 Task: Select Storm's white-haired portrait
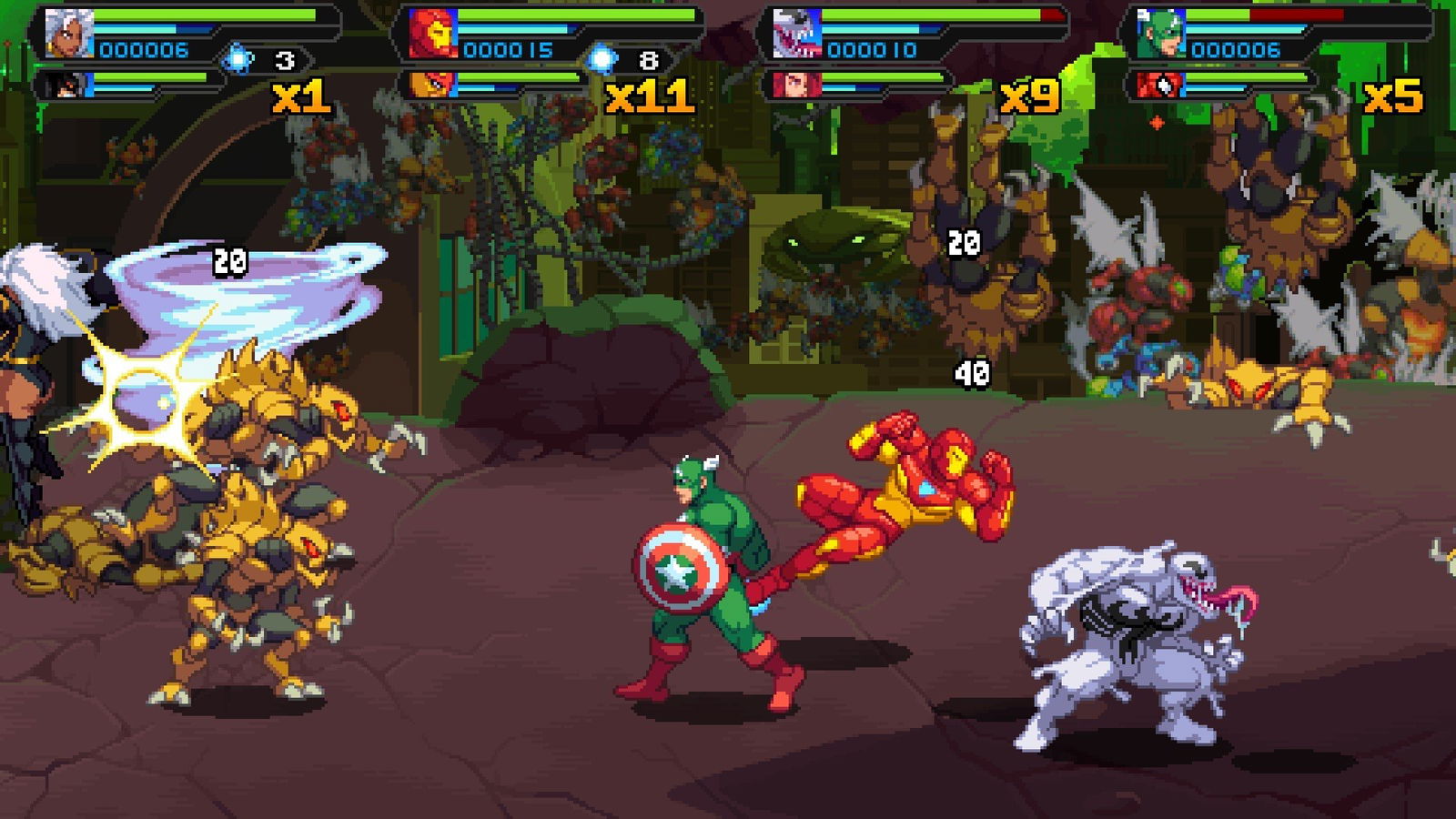70,34
